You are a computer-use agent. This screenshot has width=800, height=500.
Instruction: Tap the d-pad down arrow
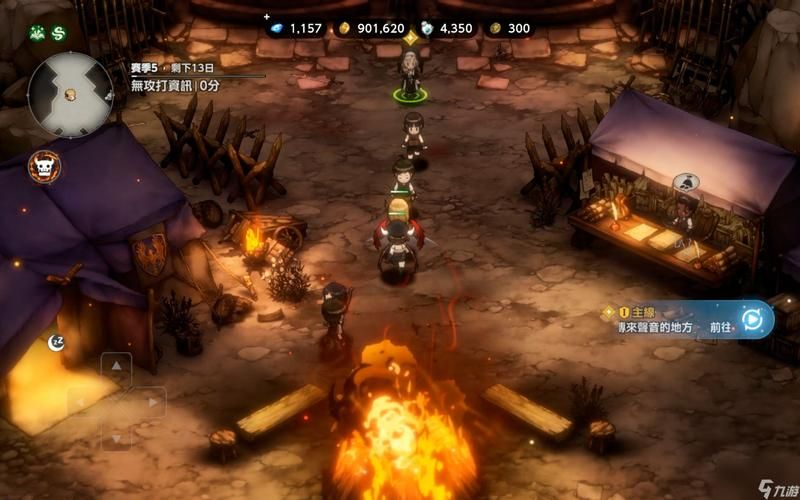coord(116,436)
